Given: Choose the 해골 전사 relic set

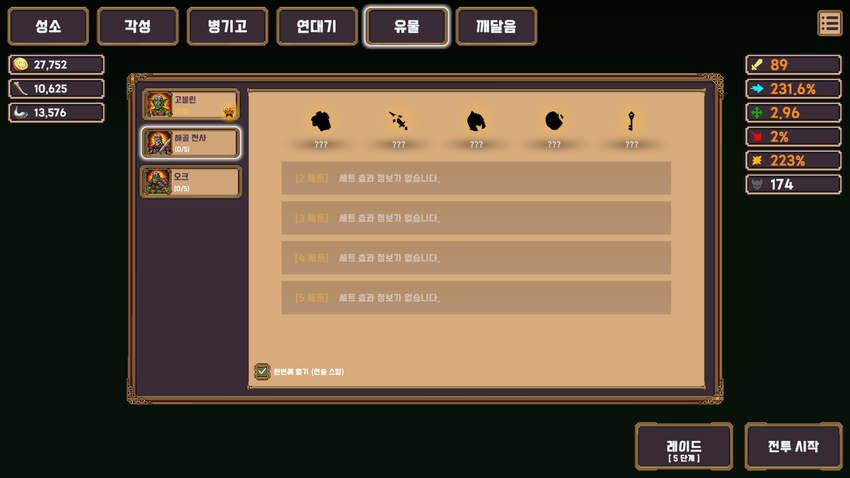Looking at the screenshot, I should [x=191, y=143].
